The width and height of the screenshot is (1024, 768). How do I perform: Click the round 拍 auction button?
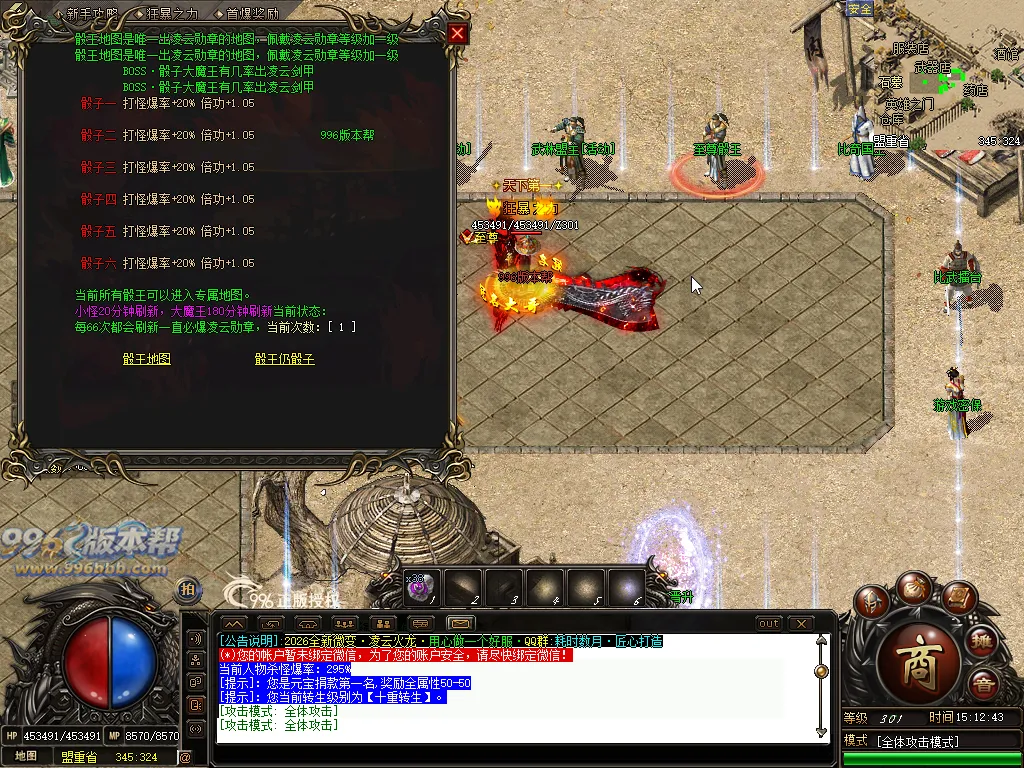187,589
